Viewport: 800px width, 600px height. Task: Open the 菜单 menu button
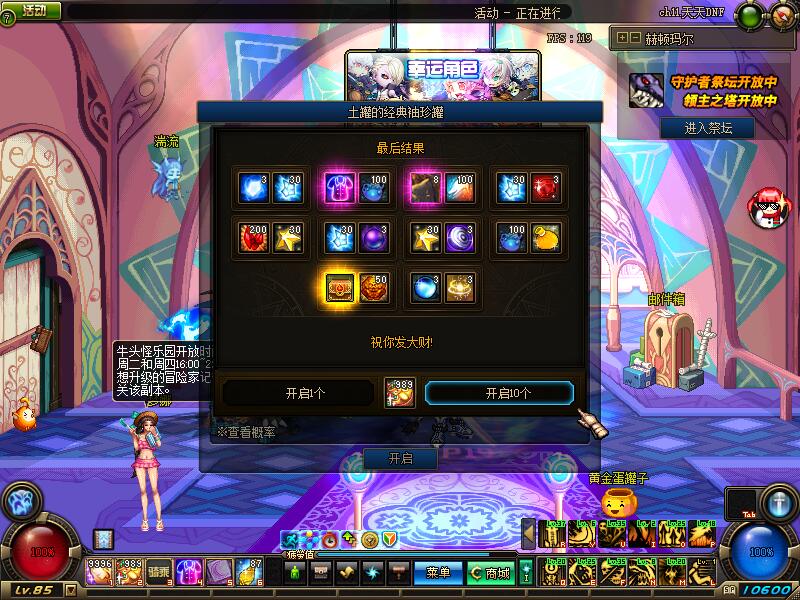[x=439, y=572]
